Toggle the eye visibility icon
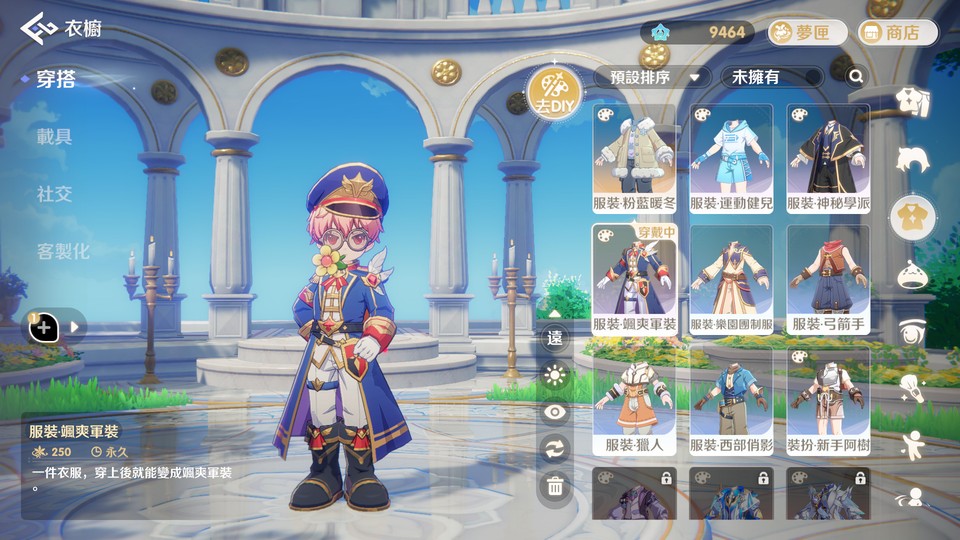The height and width of the screenshot is (540, 960). click(x=555, y=412)
